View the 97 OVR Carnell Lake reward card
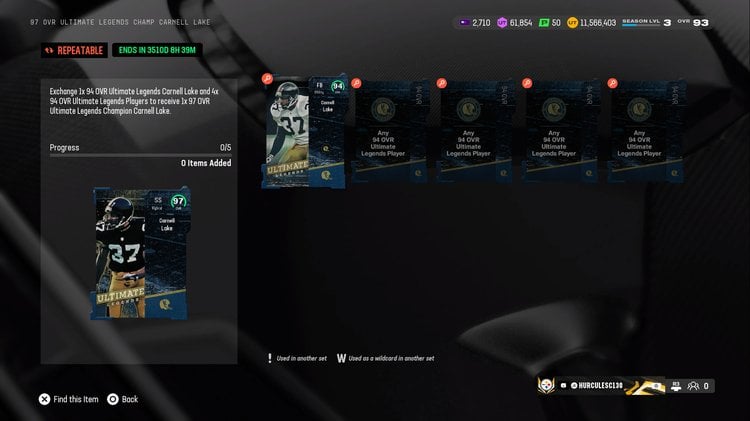 [x=139, y=253]
